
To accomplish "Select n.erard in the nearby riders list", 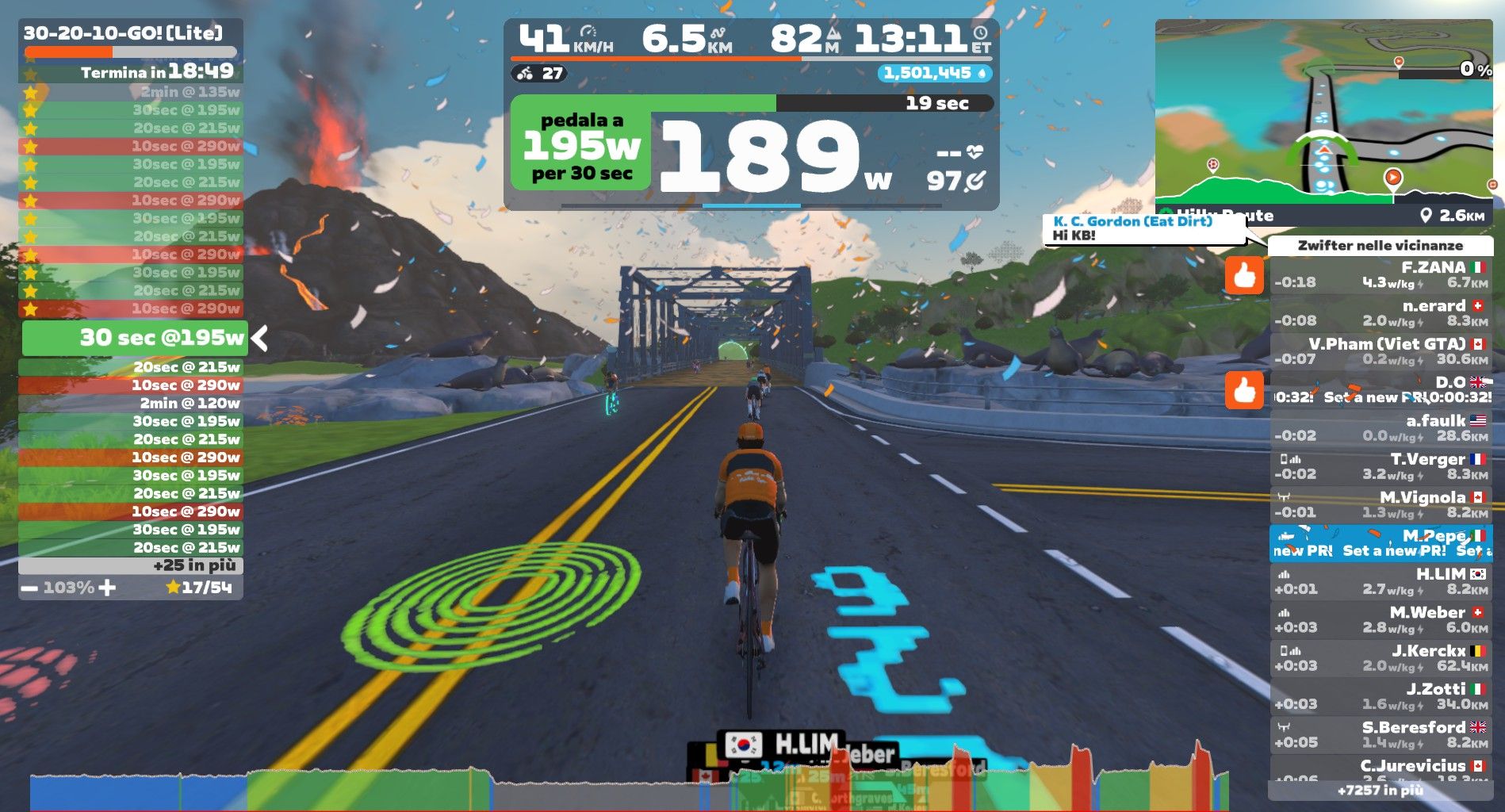I will 1380,313.
